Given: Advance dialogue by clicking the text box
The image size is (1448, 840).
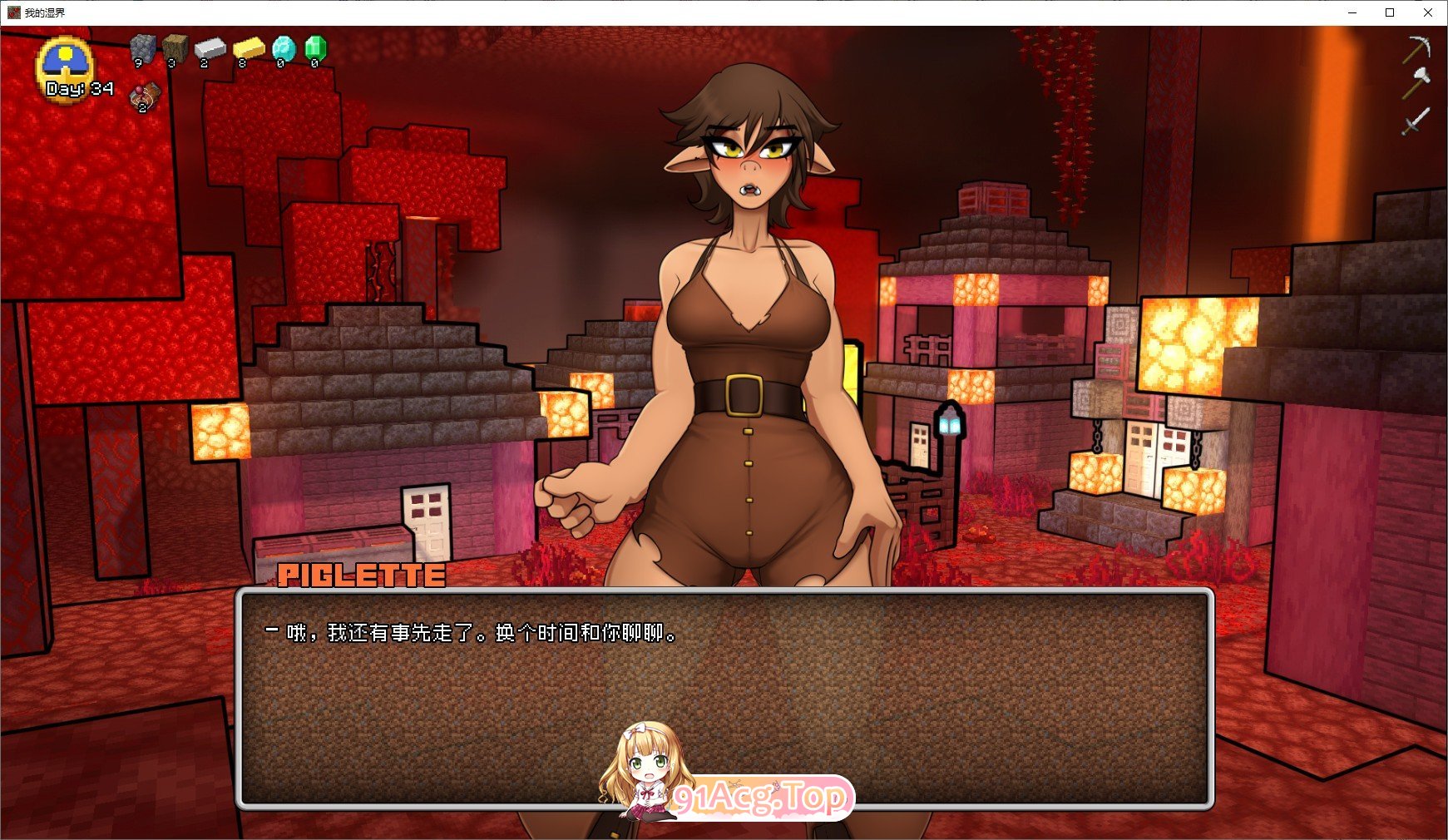Looking at the screenshot, I should (724, 699).
